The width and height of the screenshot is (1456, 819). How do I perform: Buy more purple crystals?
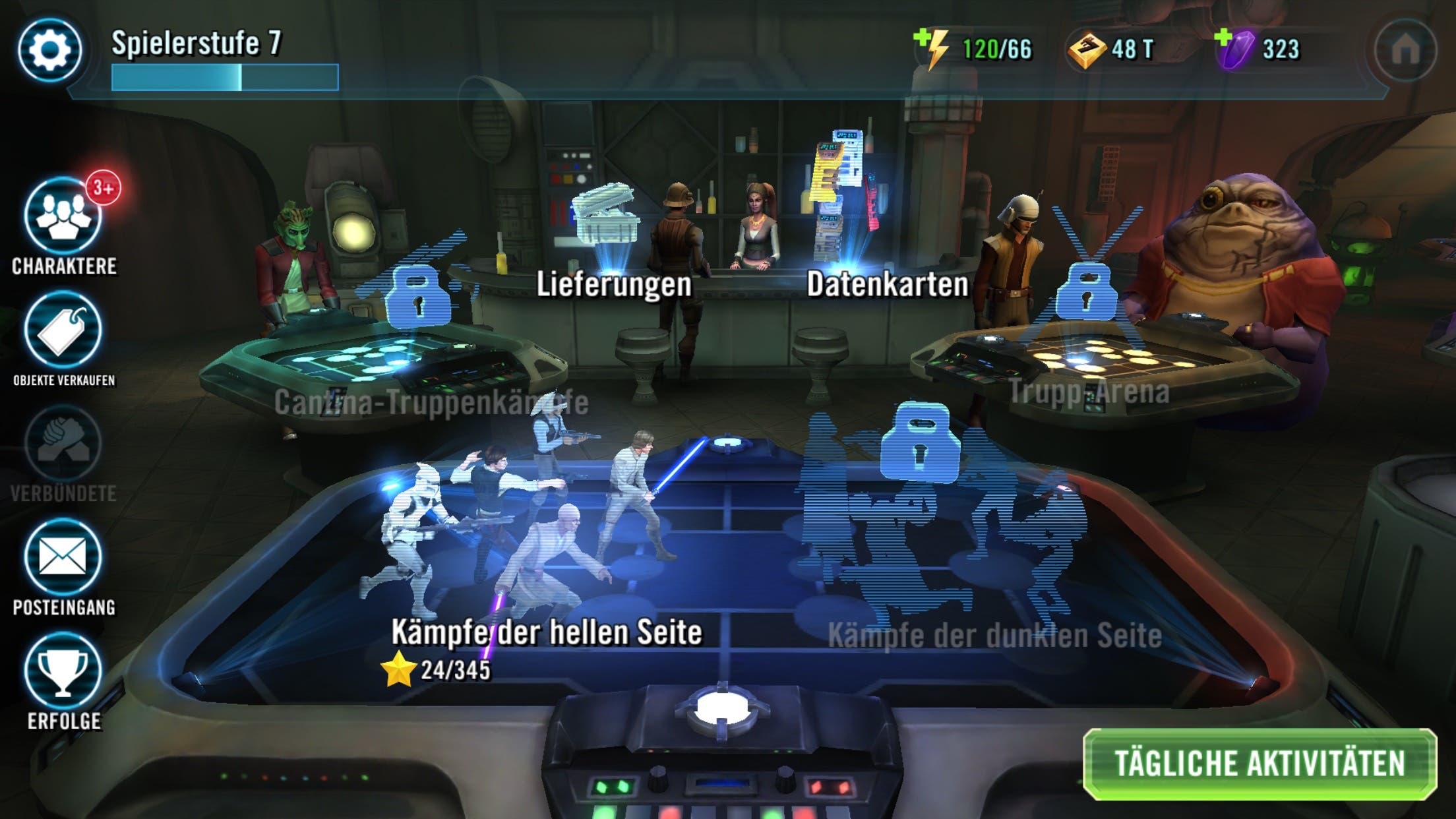(1232, 48)
